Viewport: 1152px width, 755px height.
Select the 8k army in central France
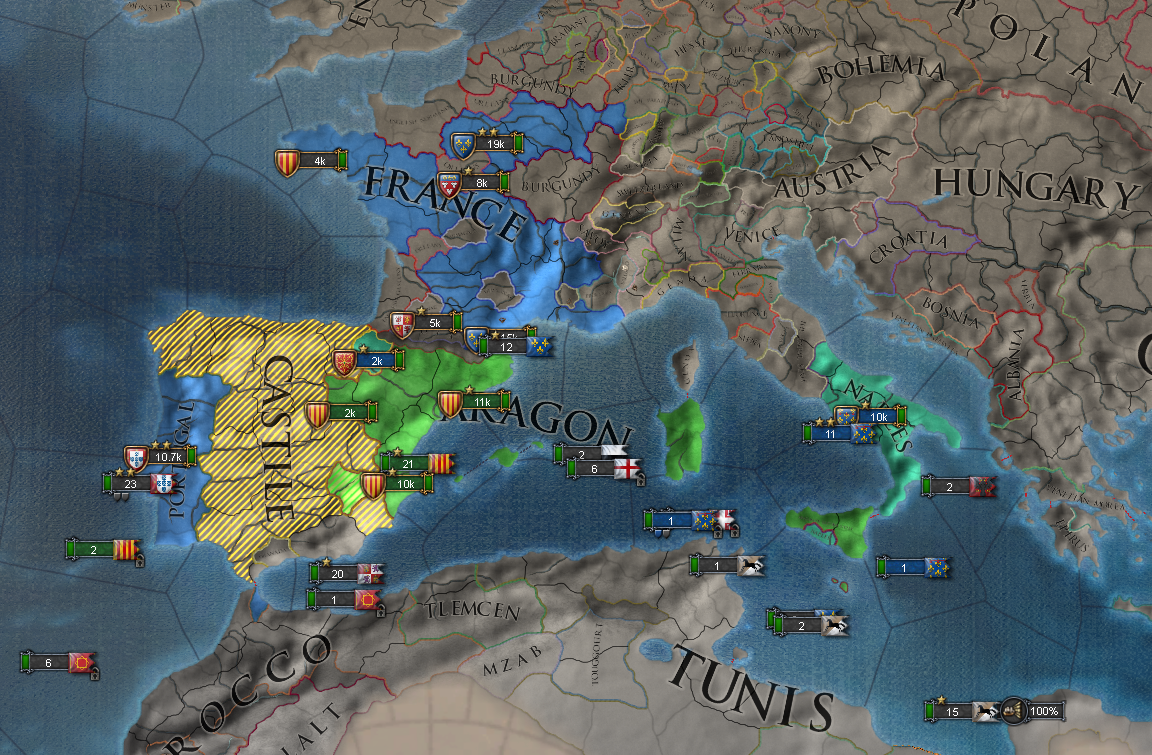tap(481, 182)
